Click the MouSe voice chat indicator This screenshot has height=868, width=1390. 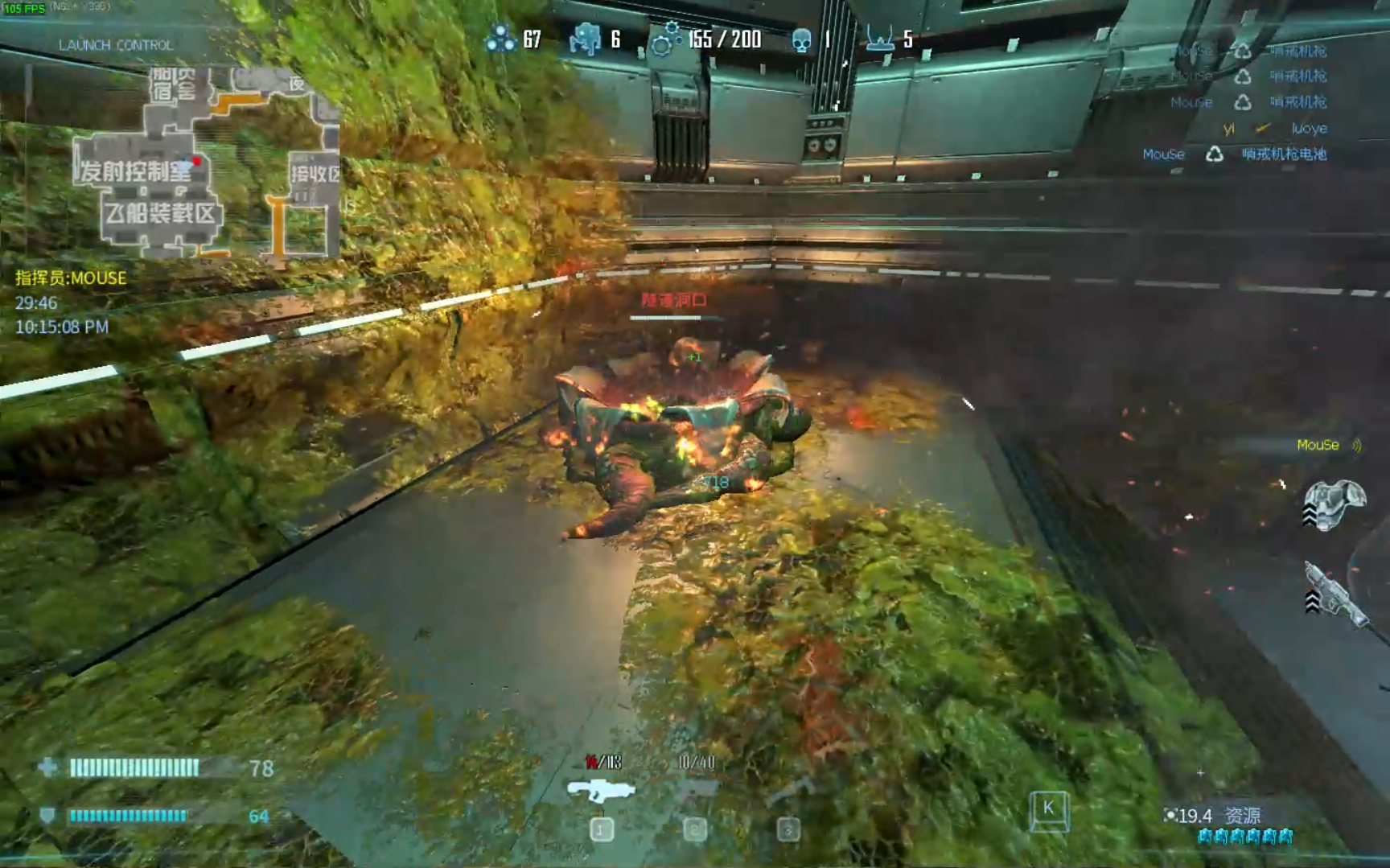[x=1327, y=445]
